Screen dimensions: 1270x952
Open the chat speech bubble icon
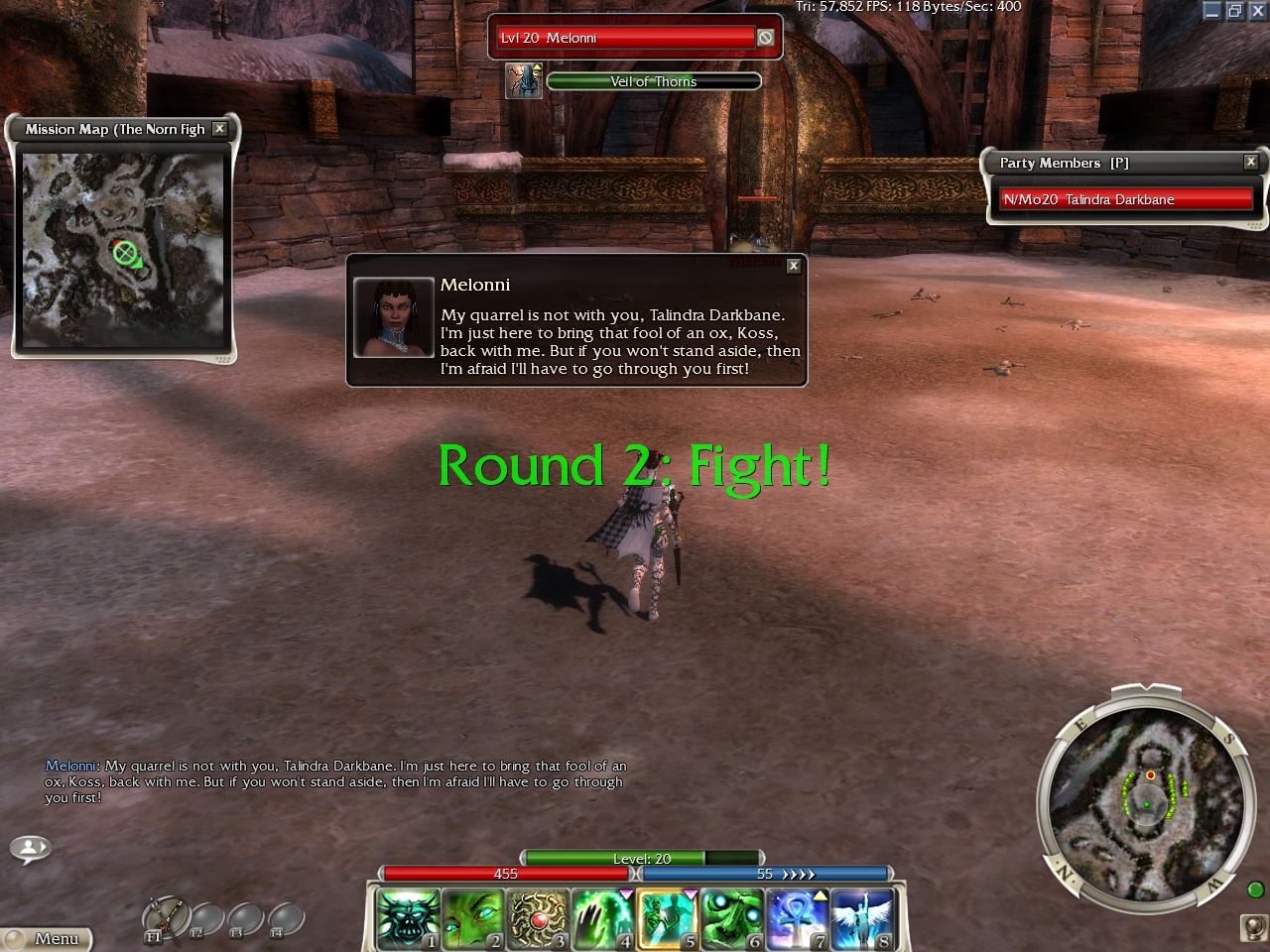point(30,848)
